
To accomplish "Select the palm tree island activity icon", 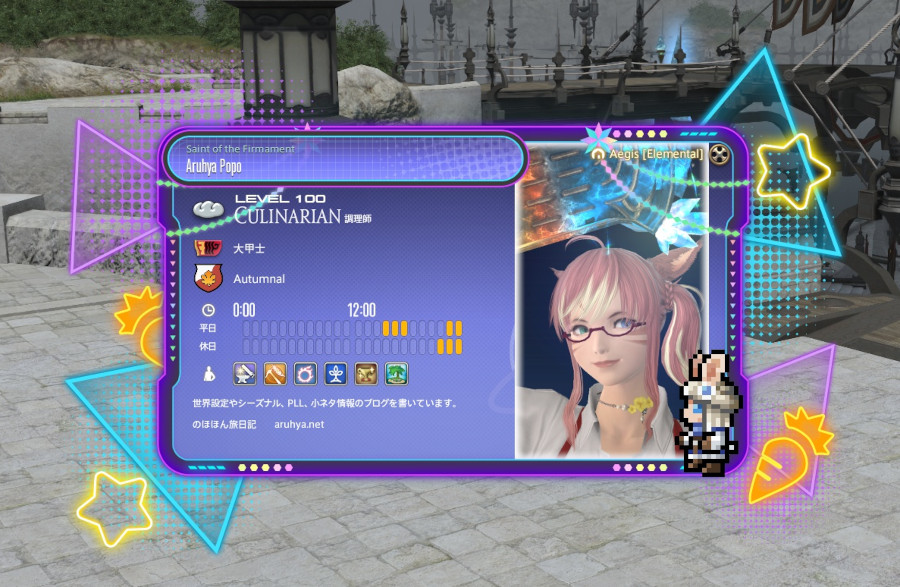I will [x=397, y=374].
